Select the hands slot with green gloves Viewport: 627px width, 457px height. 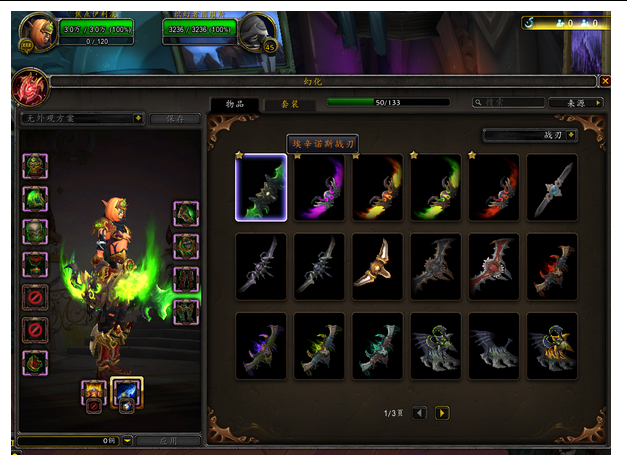point(186,214)
